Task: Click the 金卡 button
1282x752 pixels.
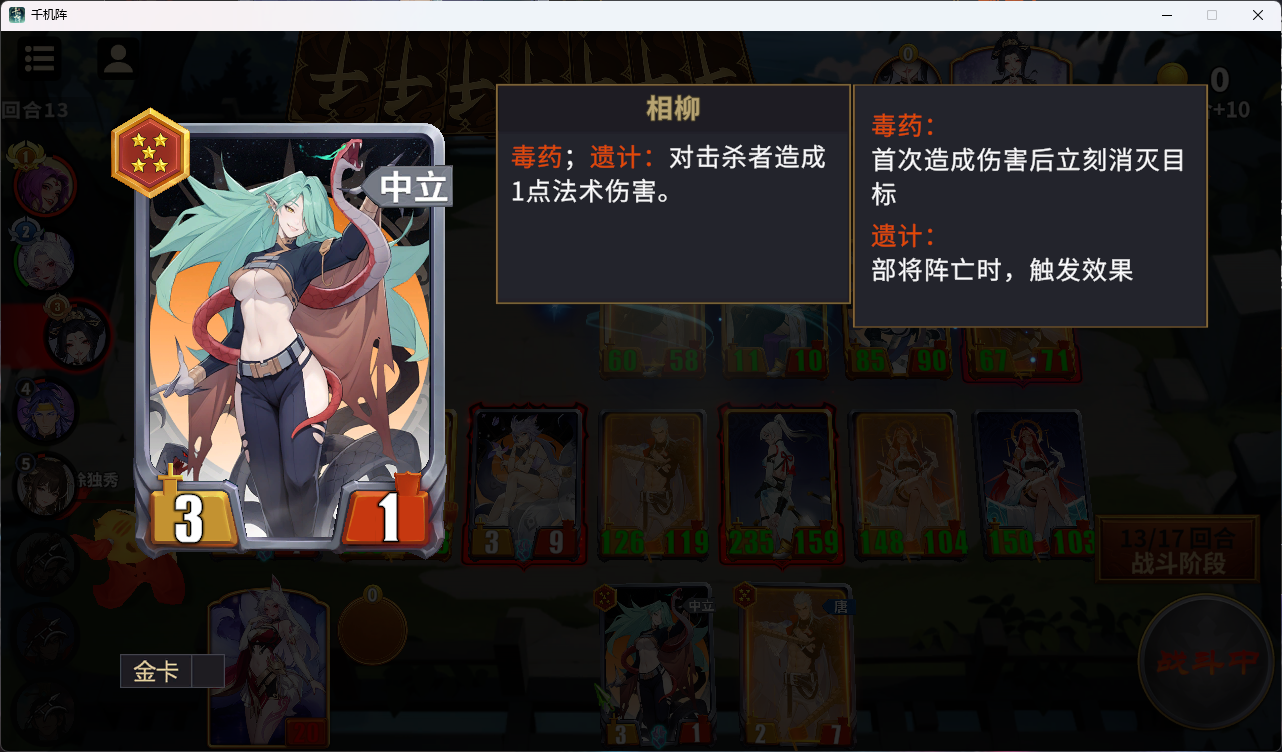Action: tap(157, 672)
